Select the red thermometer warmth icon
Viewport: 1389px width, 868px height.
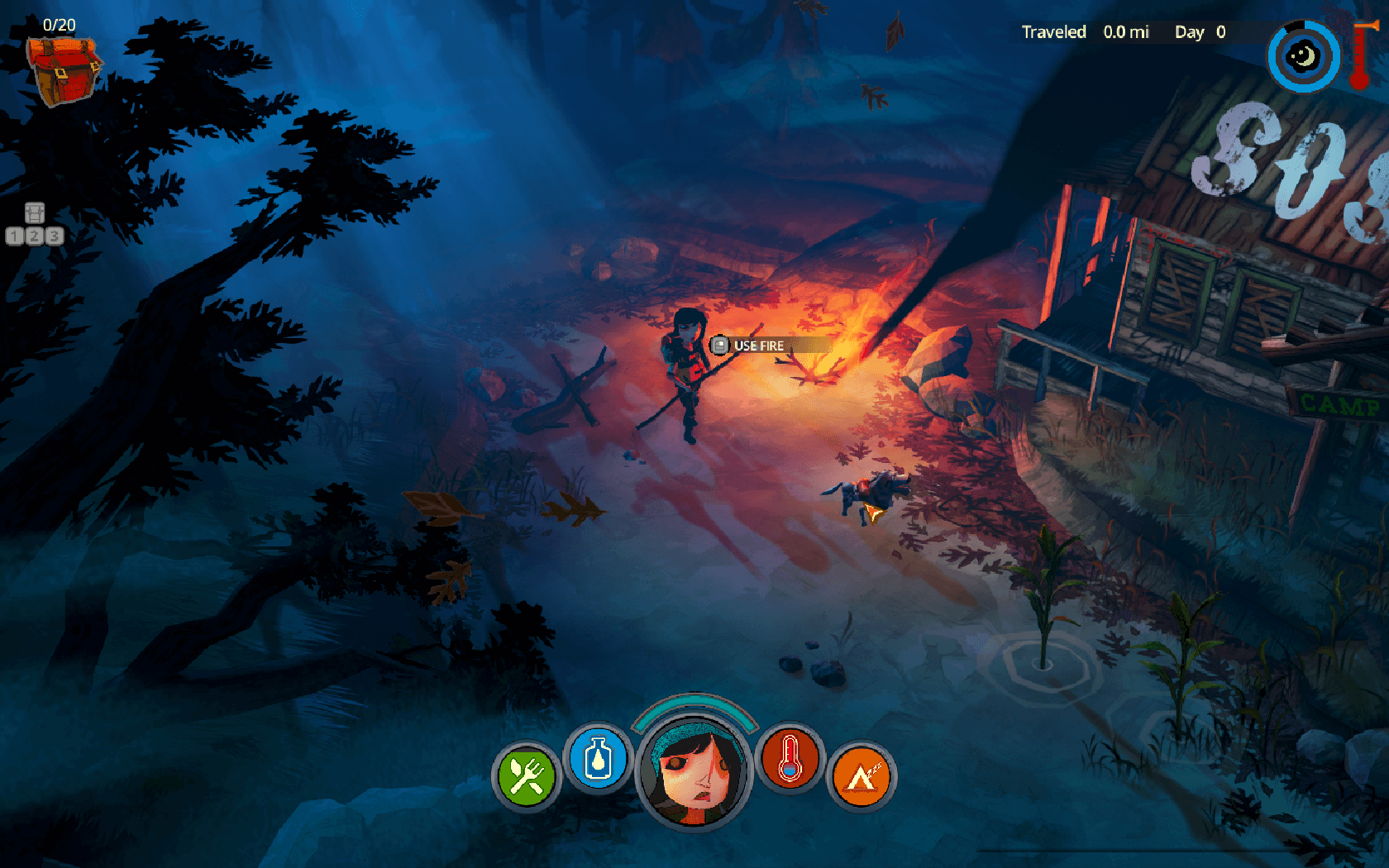(x=790, y=759)
